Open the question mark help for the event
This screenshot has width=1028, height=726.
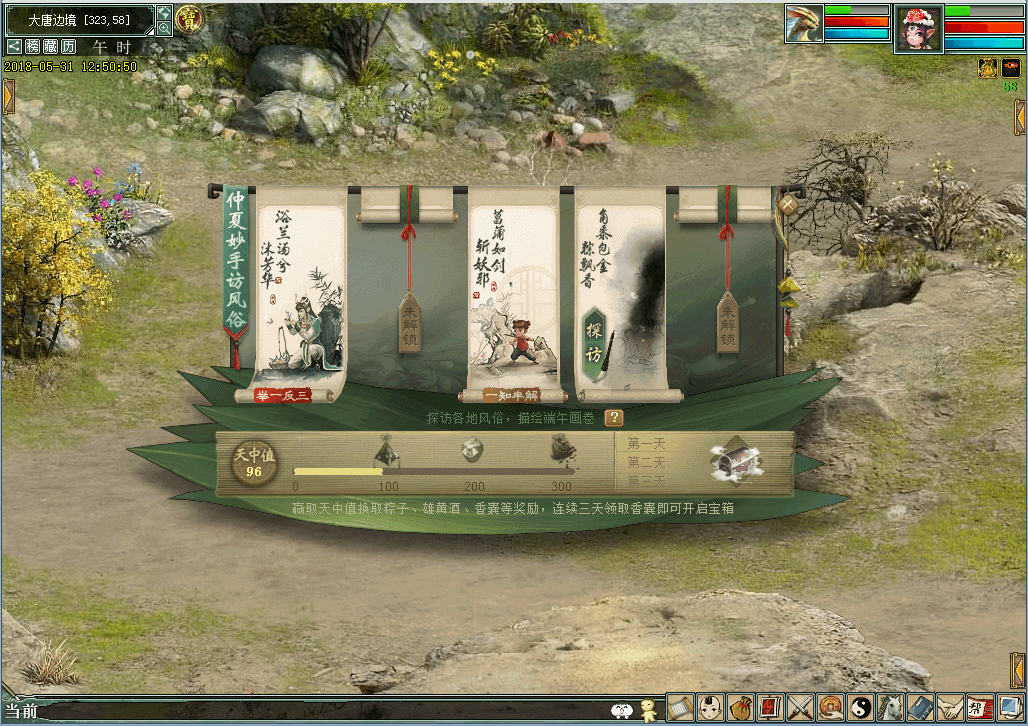613,418
